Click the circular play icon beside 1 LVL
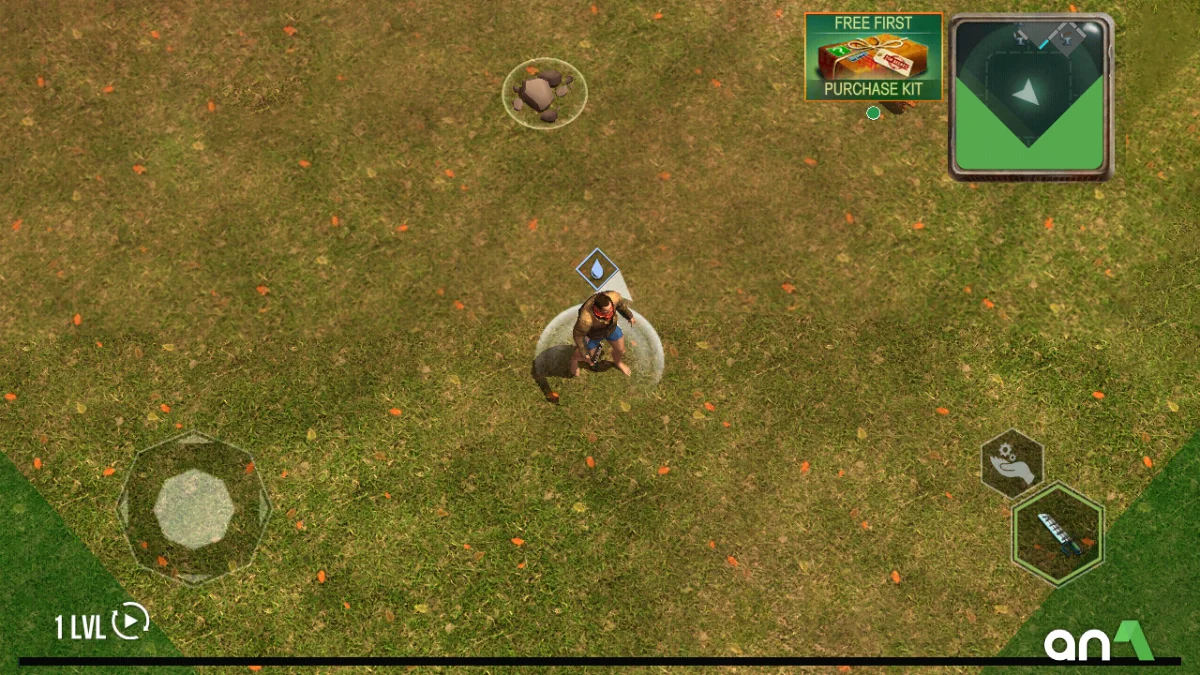This screenshot has width=1200, height=675. pyautogui.click(x=130, y=622)
